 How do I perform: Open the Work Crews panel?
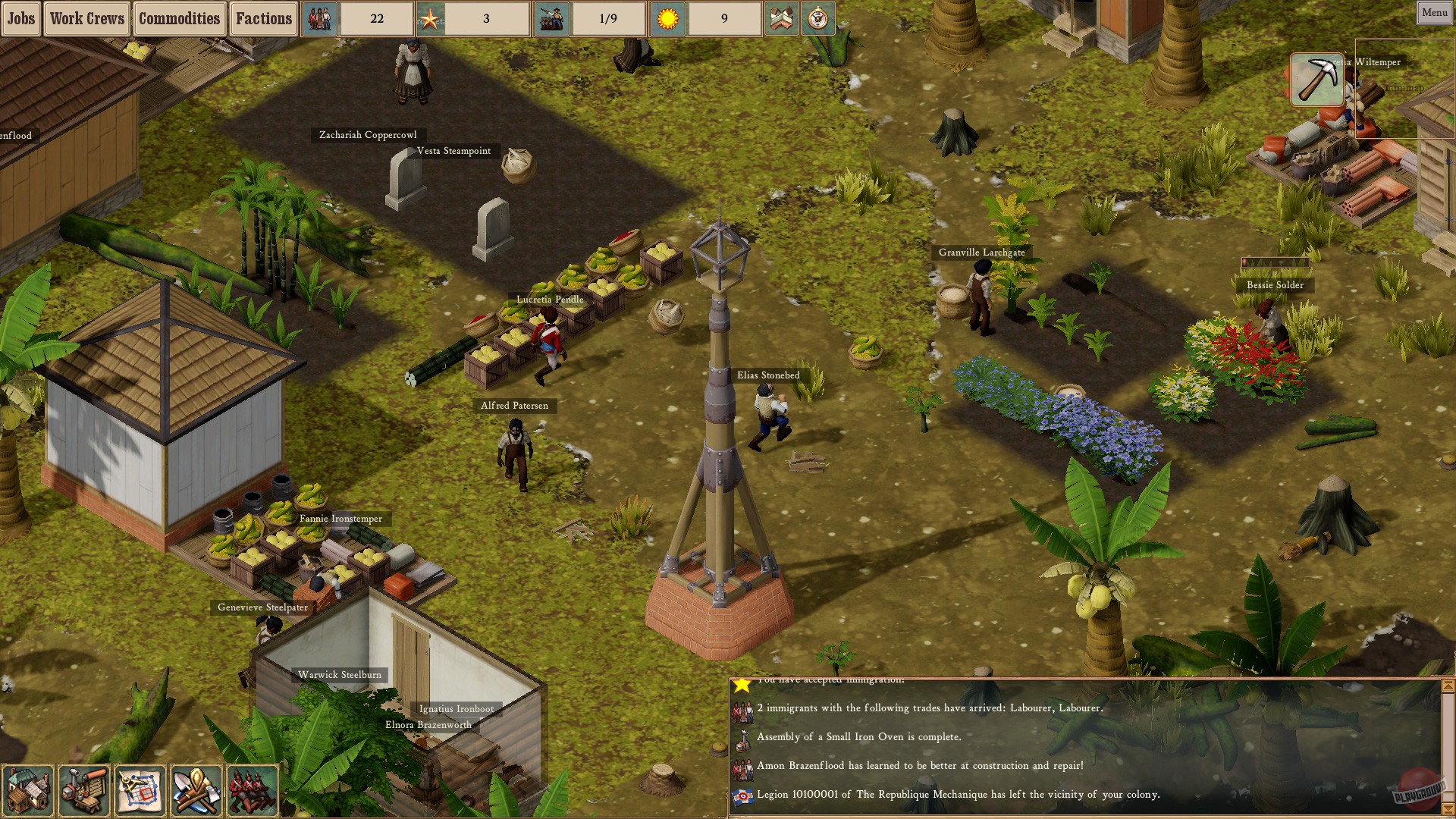pyautogui.click(x=86, y=18)
